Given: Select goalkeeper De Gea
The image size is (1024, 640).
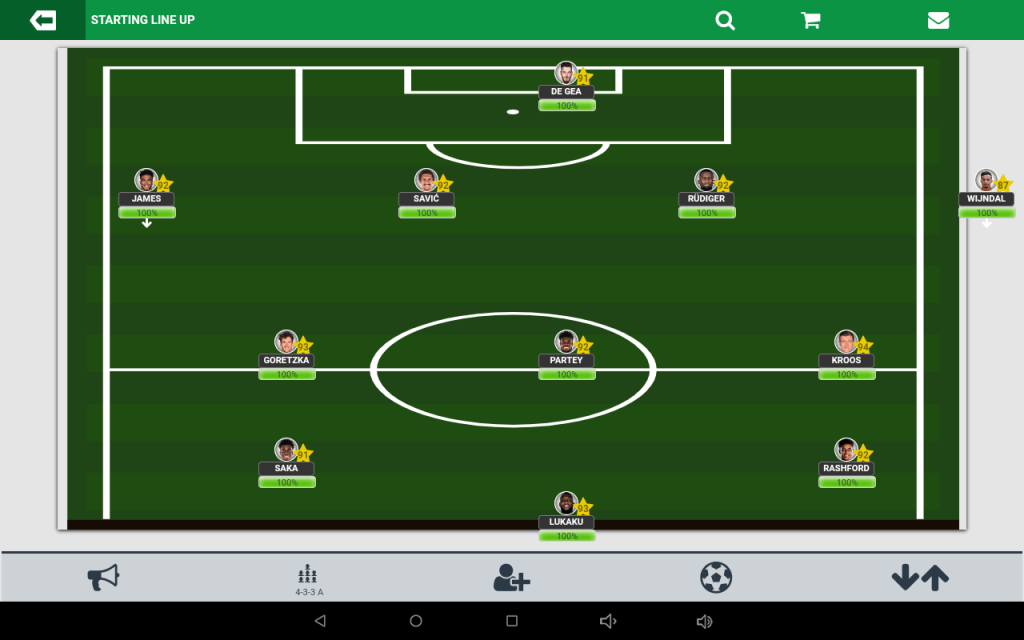Looking at the screenshot, I should [x=567, y=86].
